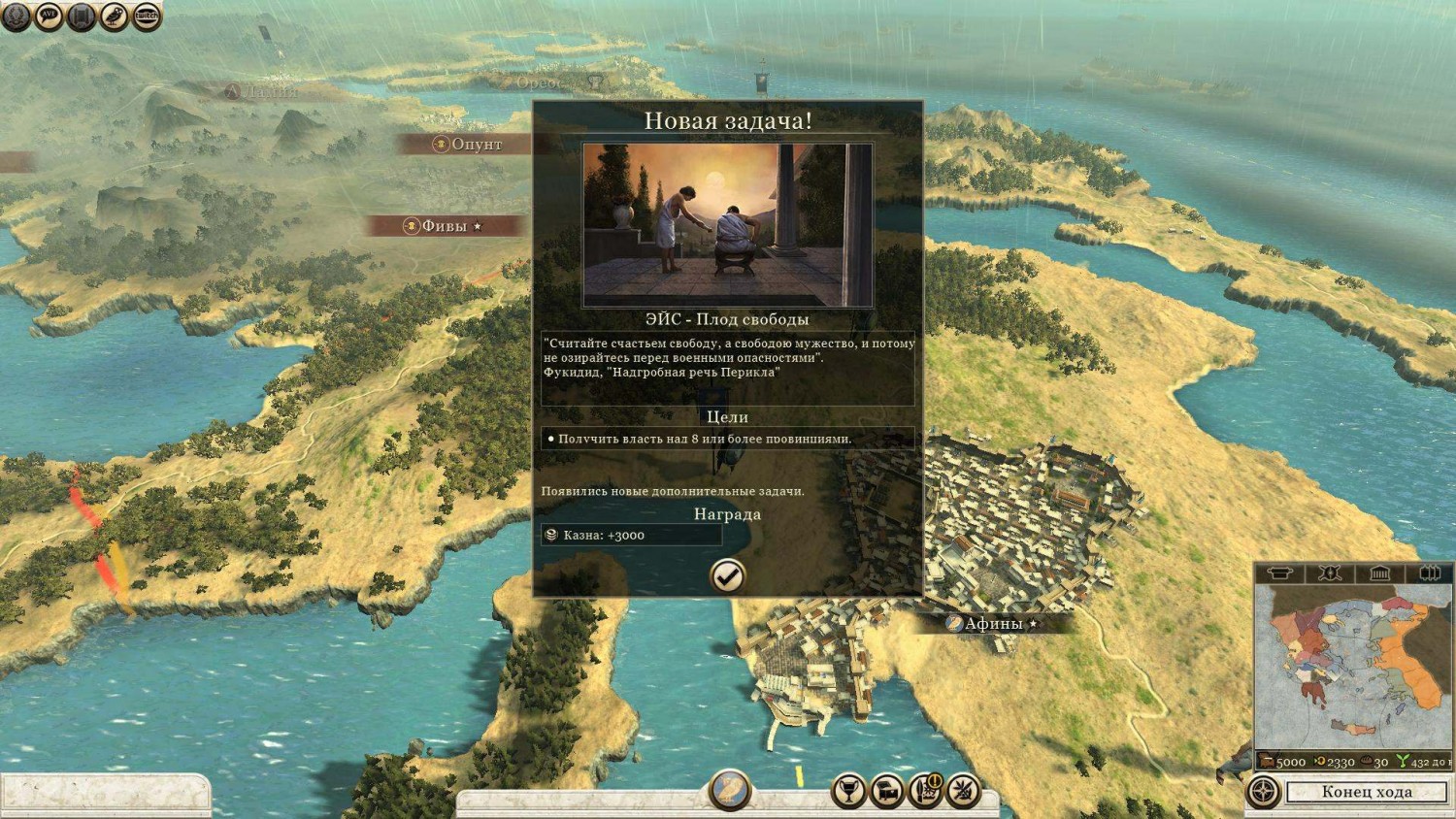Click the owl encyclopedia icon

pyautogui.click(x=114, y=16)
